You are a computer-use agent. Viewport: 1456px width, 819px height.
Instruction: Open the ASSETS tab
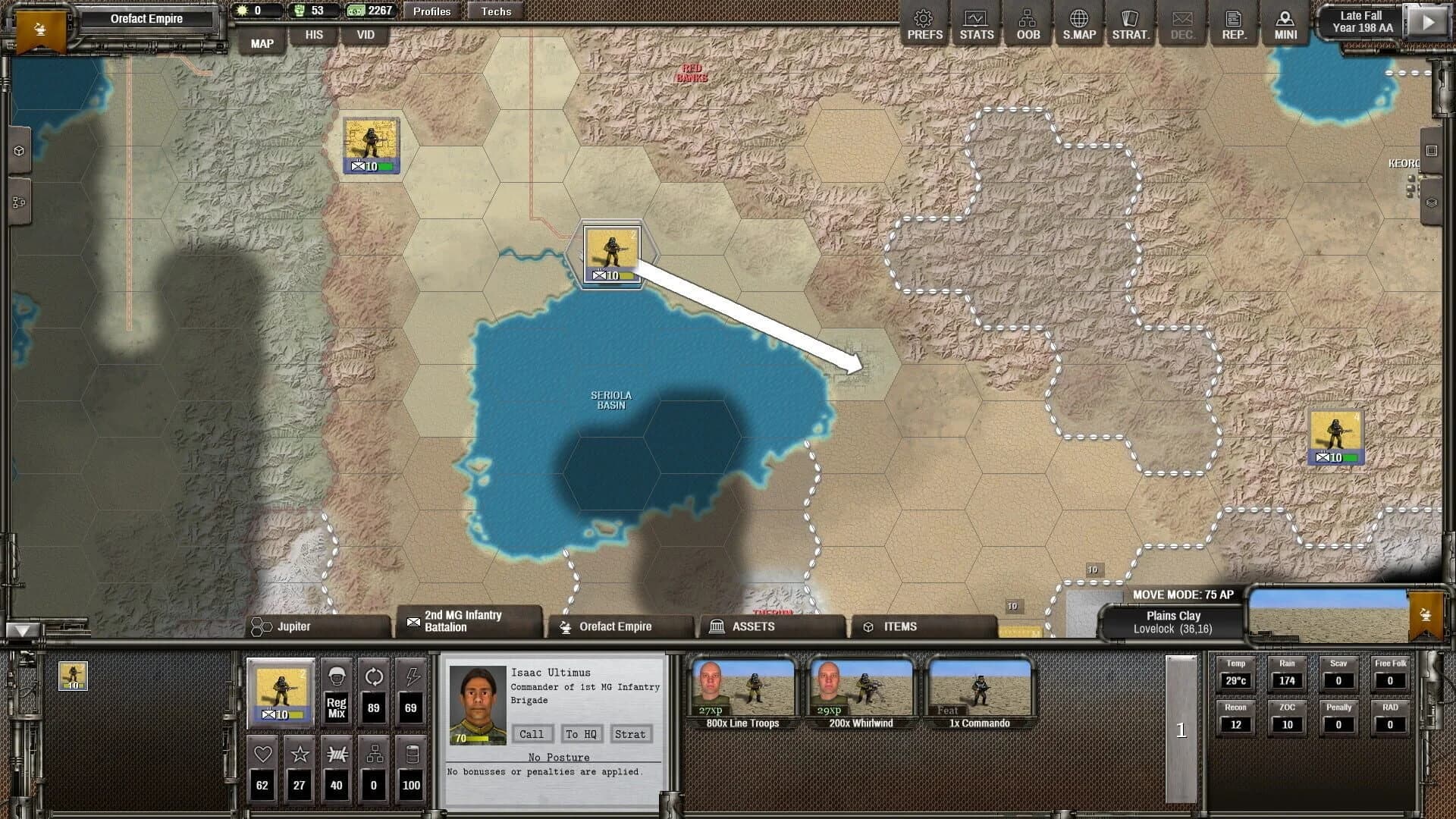(753, 626)
